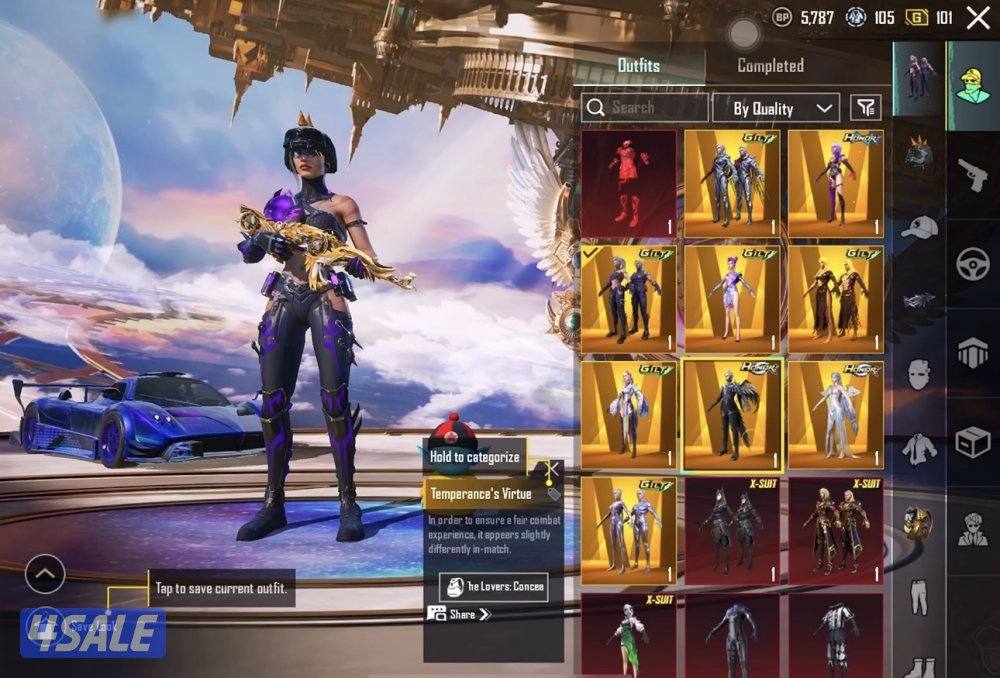1000x678 pixels.
Task: Share the Temperance's Virtue outfit
Action: pos(461,614)
